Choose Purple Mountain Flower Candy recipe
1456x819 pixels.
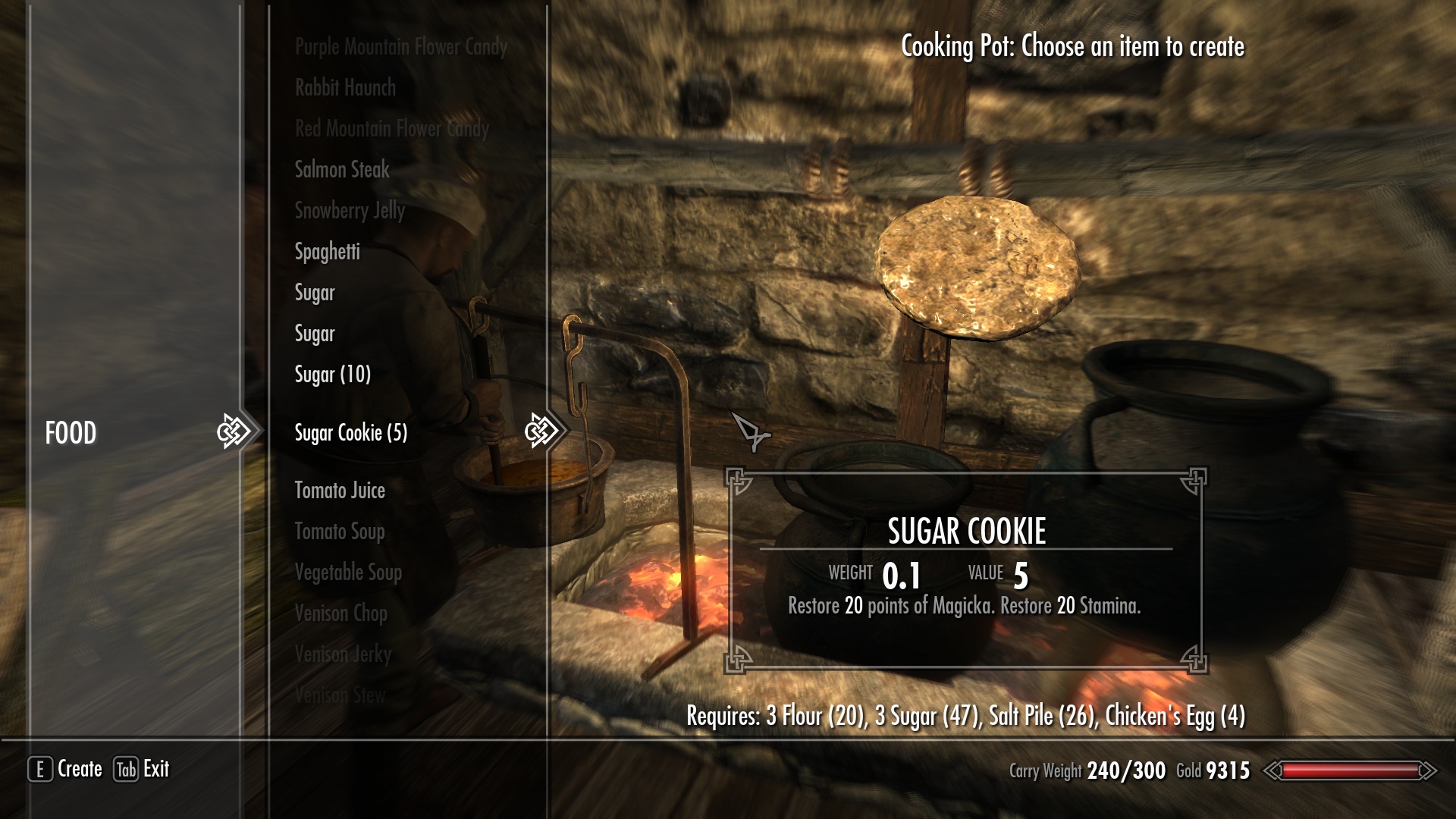(x=400, y=47)
